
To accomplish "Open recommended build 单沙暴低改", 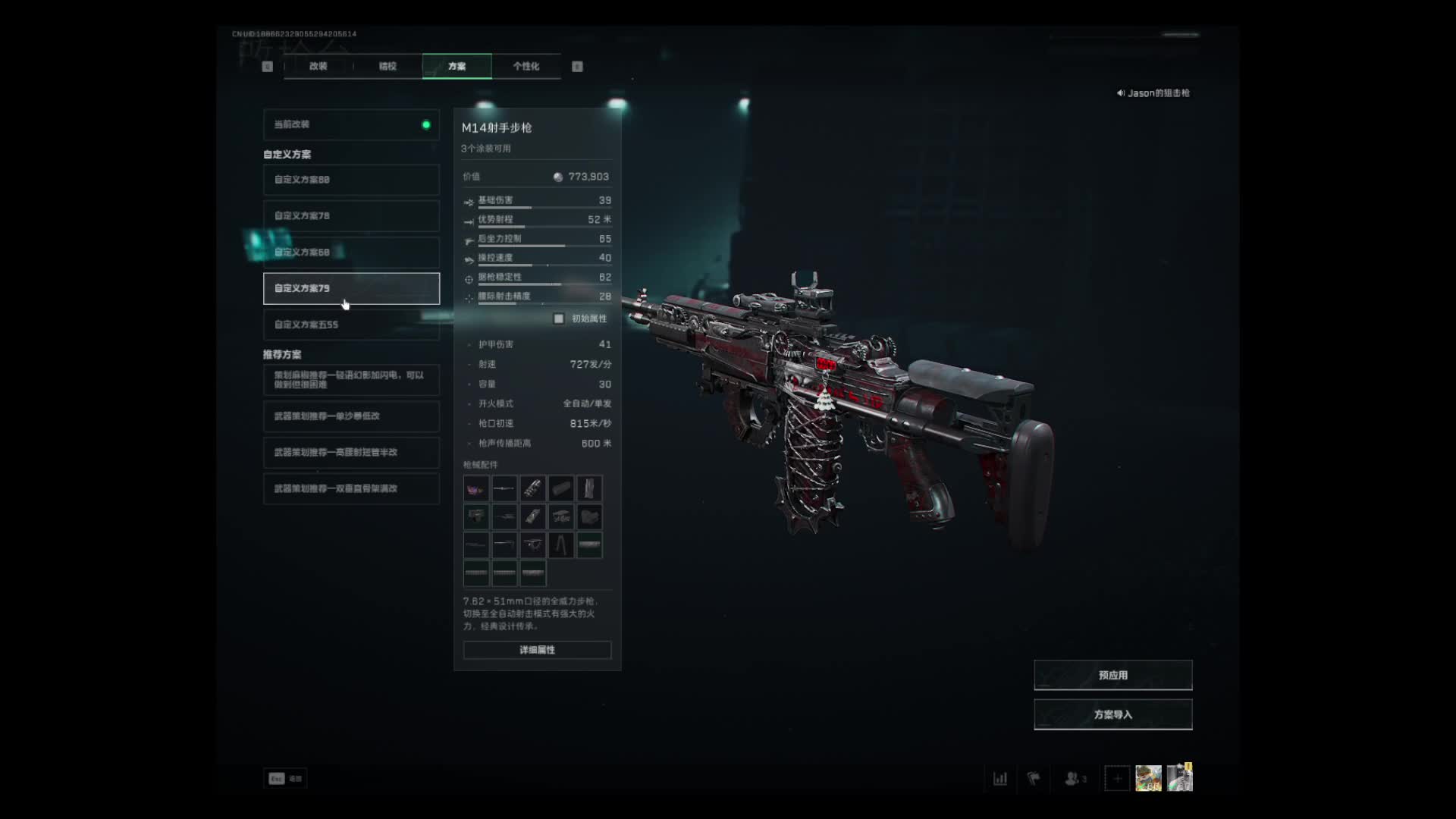I will (351, 416).
